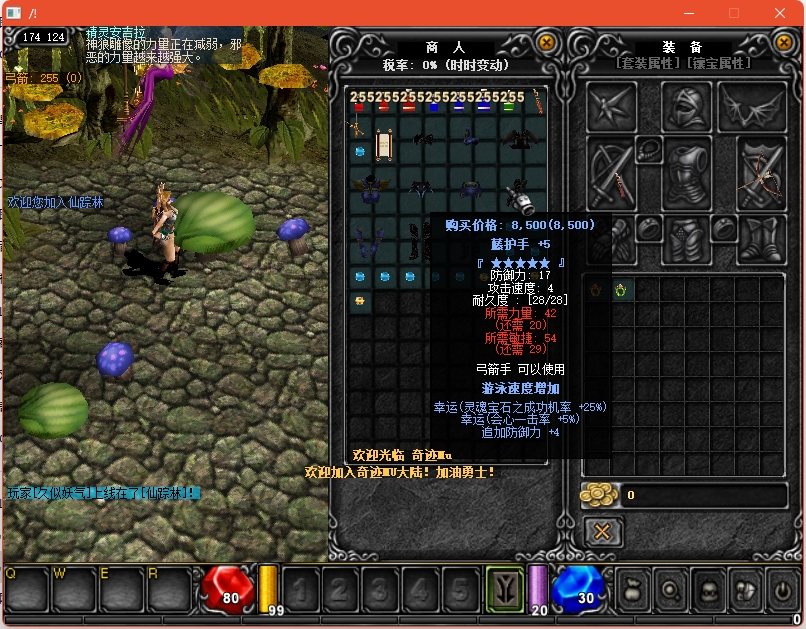Select the necklace pendant slot
The image size is (806, 629).
[649, 149]
